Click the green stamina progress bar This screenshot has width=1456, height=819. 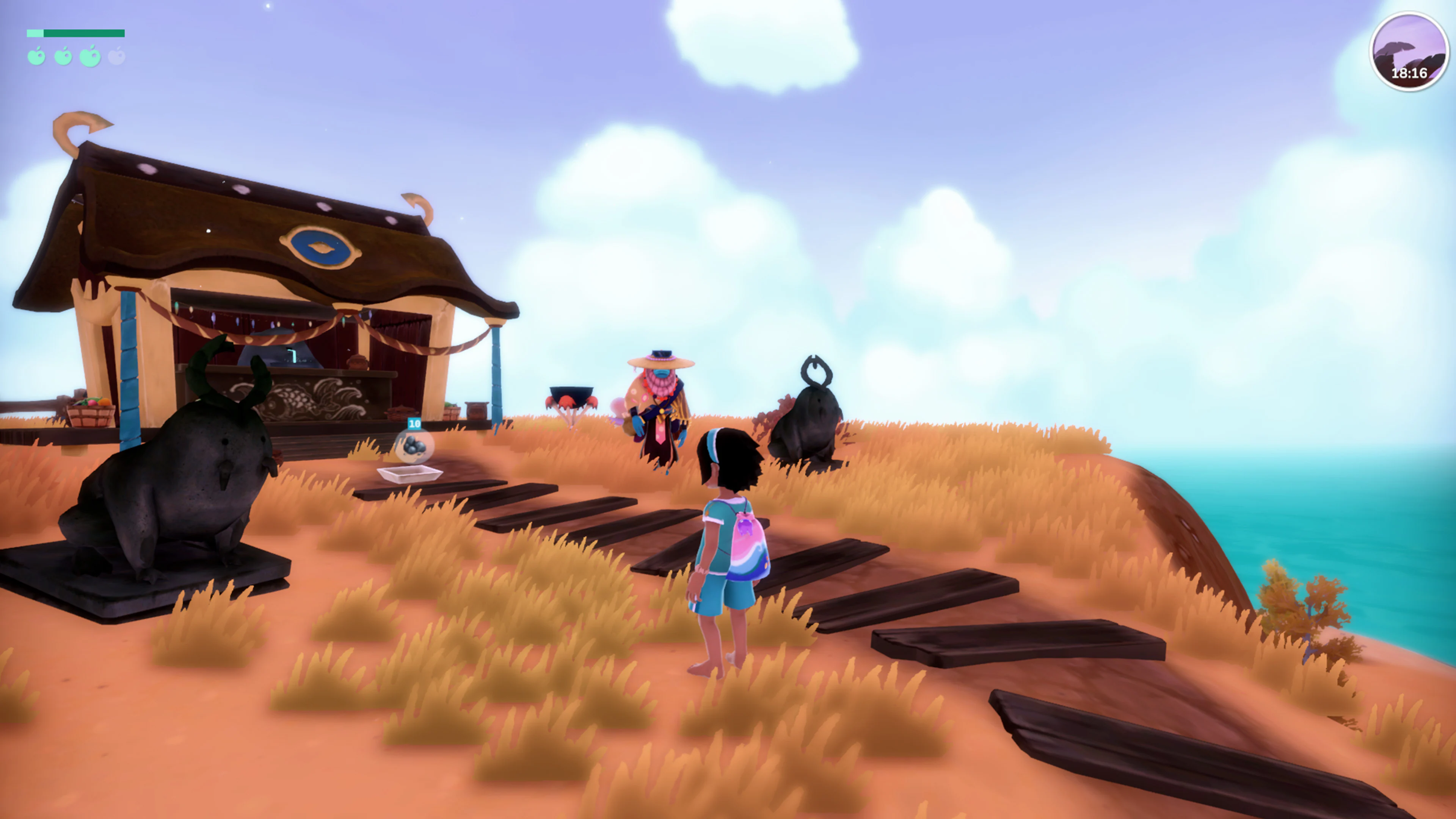pyautogui.click(x=76, y=33)
